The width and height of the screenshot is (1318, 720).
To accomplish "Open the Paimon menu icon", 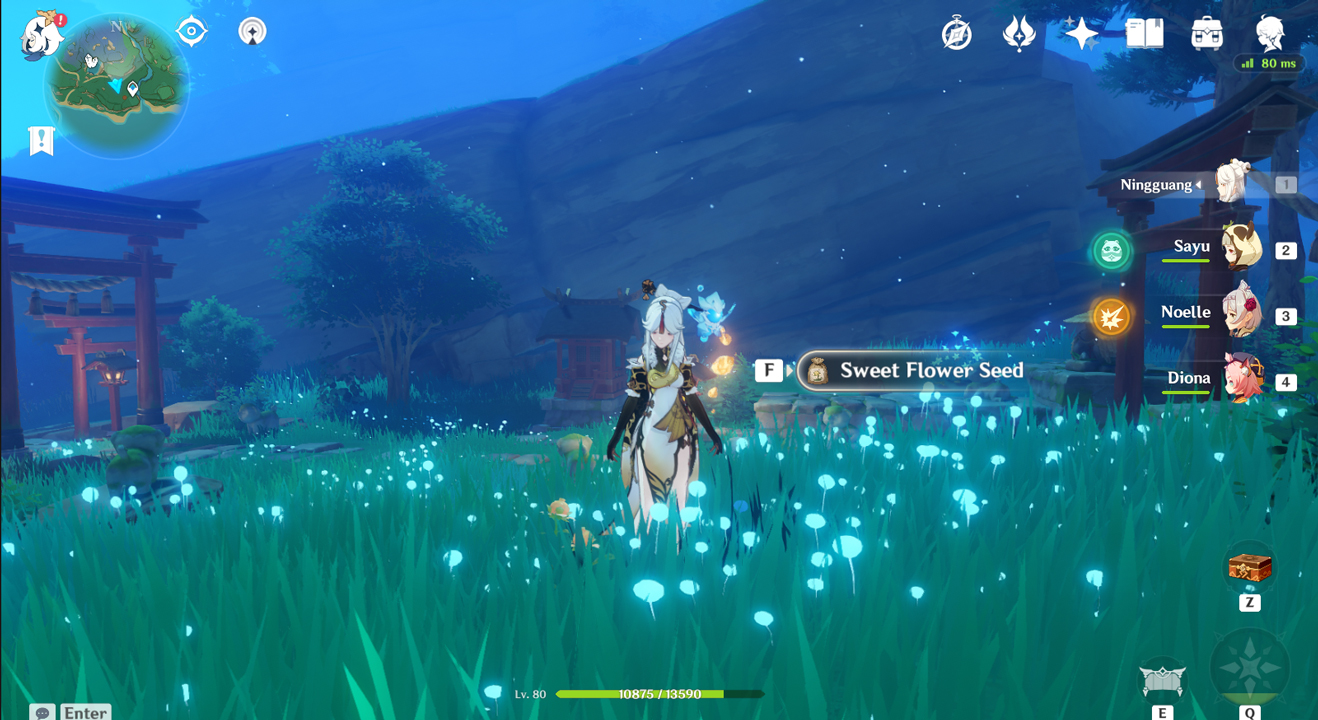I will pyautogui.click(x=42, y=36).
